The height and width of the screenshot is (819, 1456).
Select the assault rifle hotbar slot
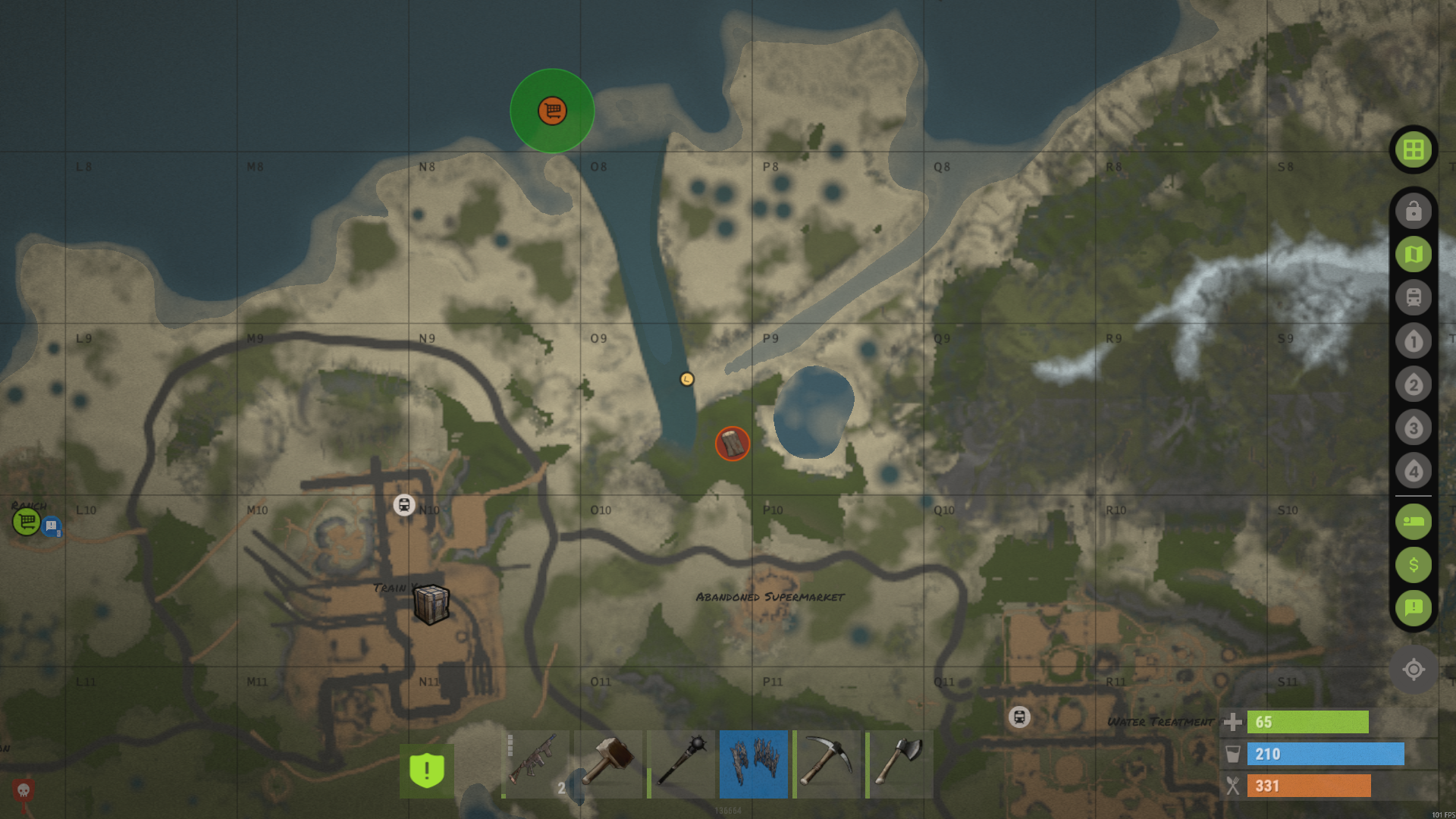pos(535,764)
